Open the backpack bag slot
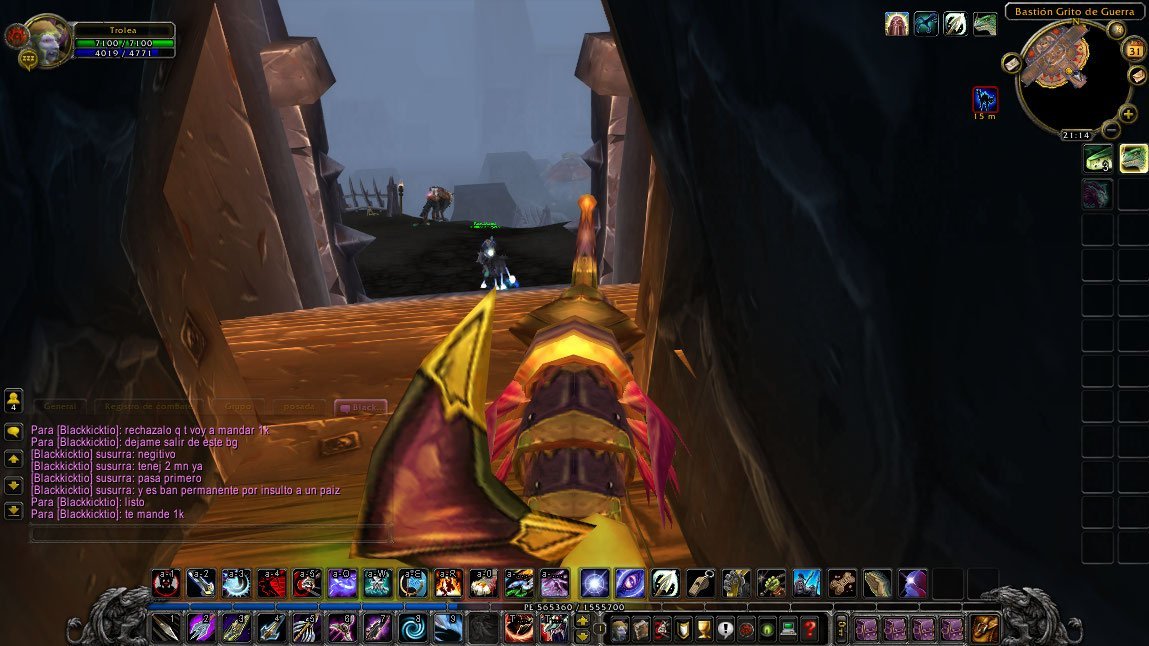The height and width of the screenshot is (646, 1149). pos(984,629)
